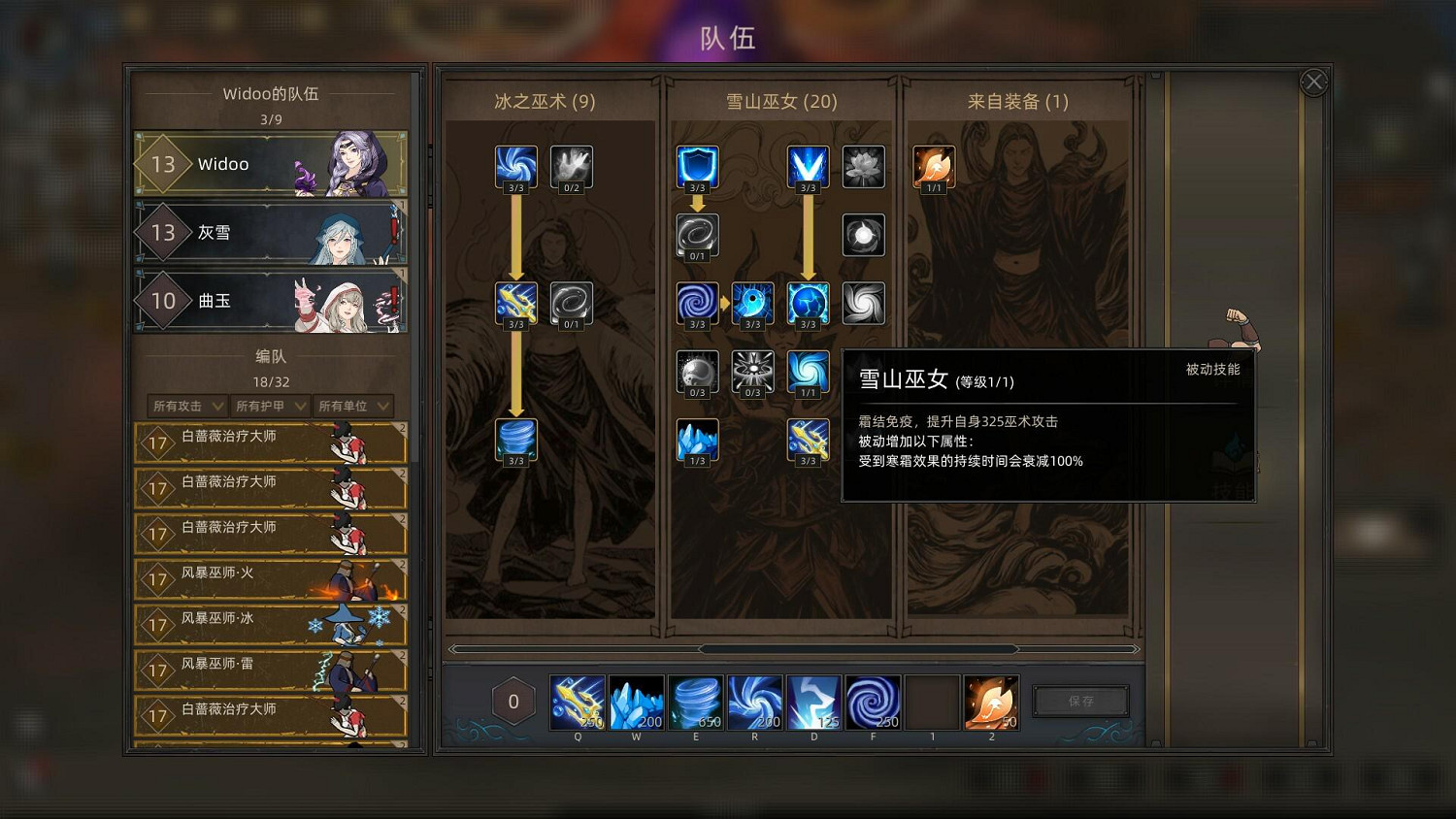Image resolution: width=1456 pixels, height=819 pixels.
Task: Open the 冰之巫术 tree's top tornado skill node
Action: point(515,166)
